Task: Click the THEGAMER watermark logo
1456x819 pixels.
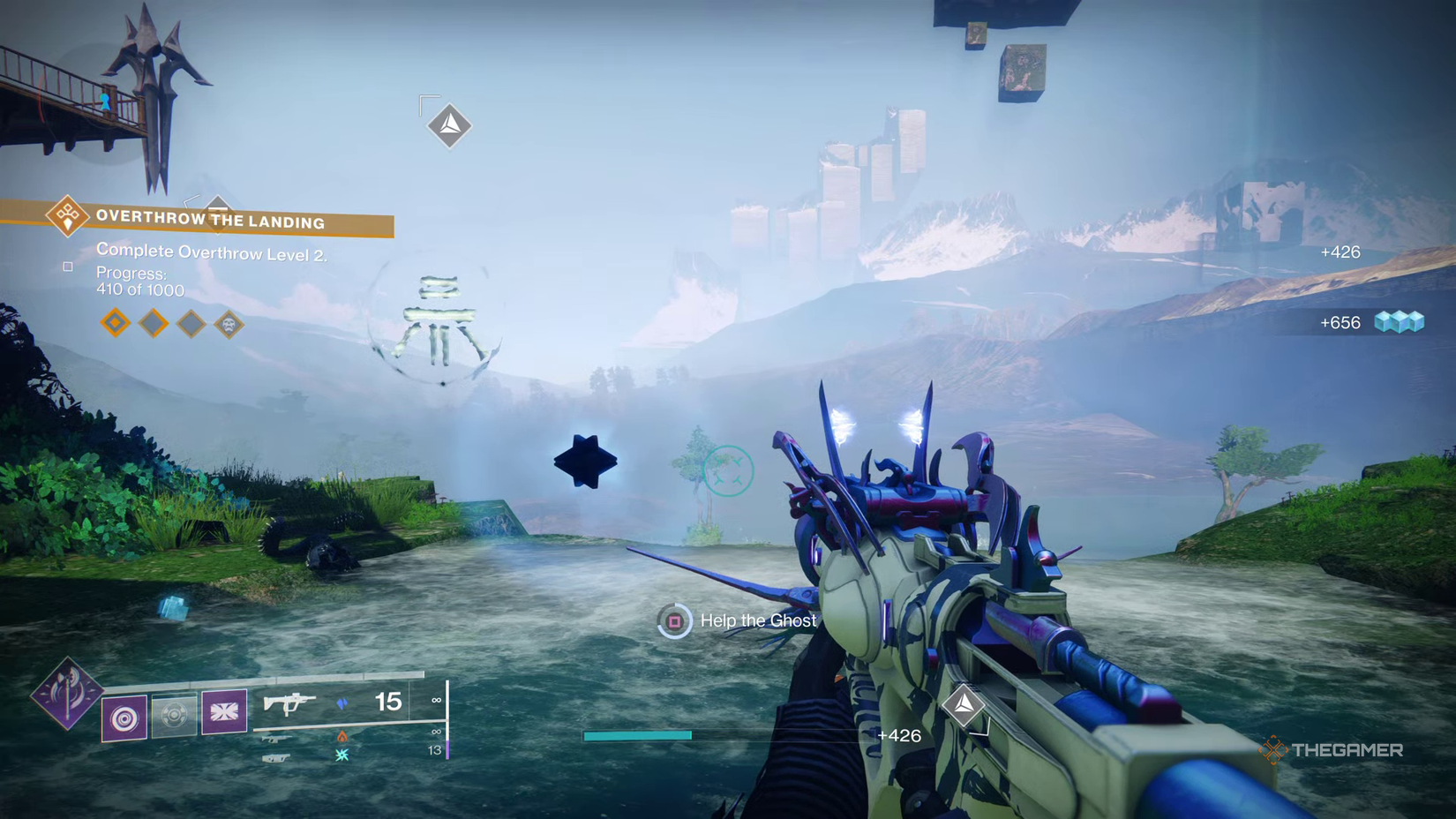Action: tap(1332, 751)
